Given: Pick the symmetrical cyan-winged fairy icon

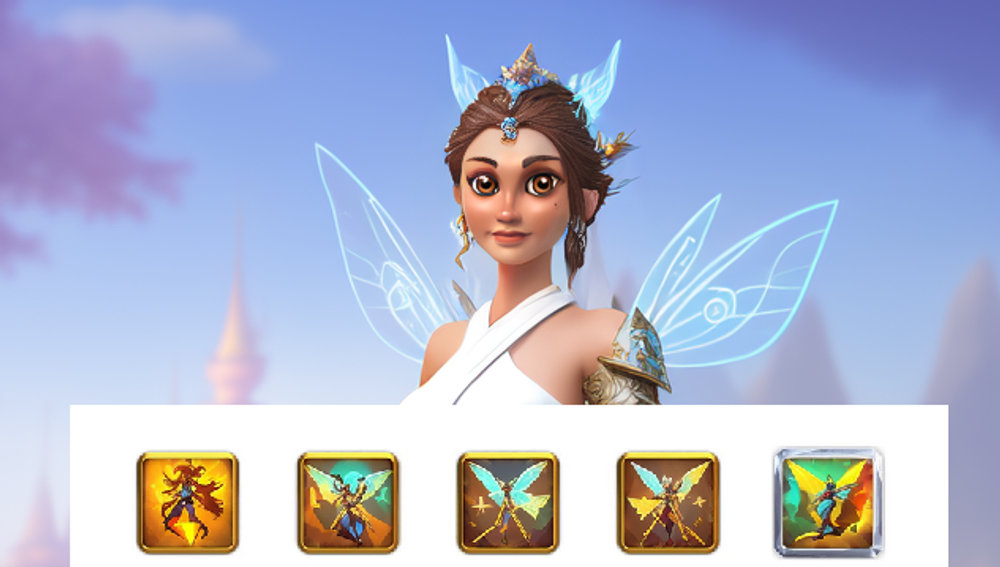Looking at the screenshot, I should (508, 502).
